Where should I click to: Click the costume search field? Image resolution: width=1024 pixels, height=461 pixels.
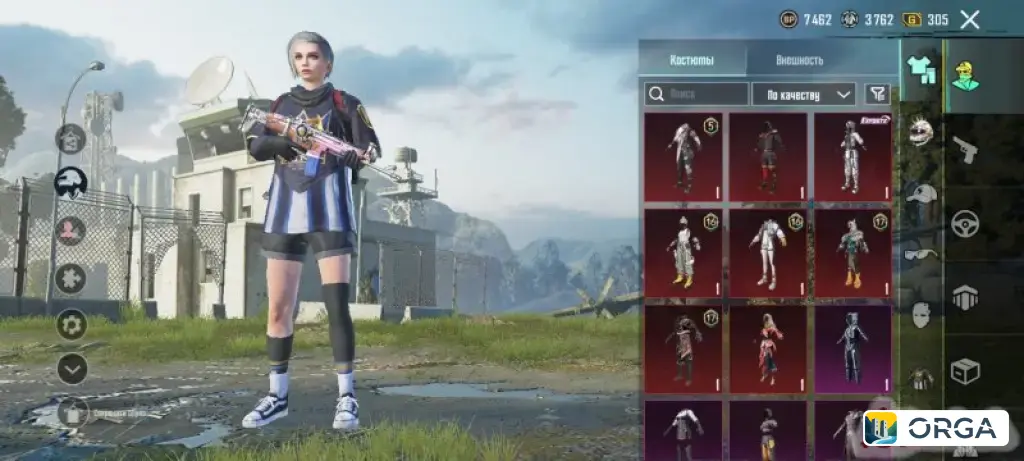[x=697, y=94]
